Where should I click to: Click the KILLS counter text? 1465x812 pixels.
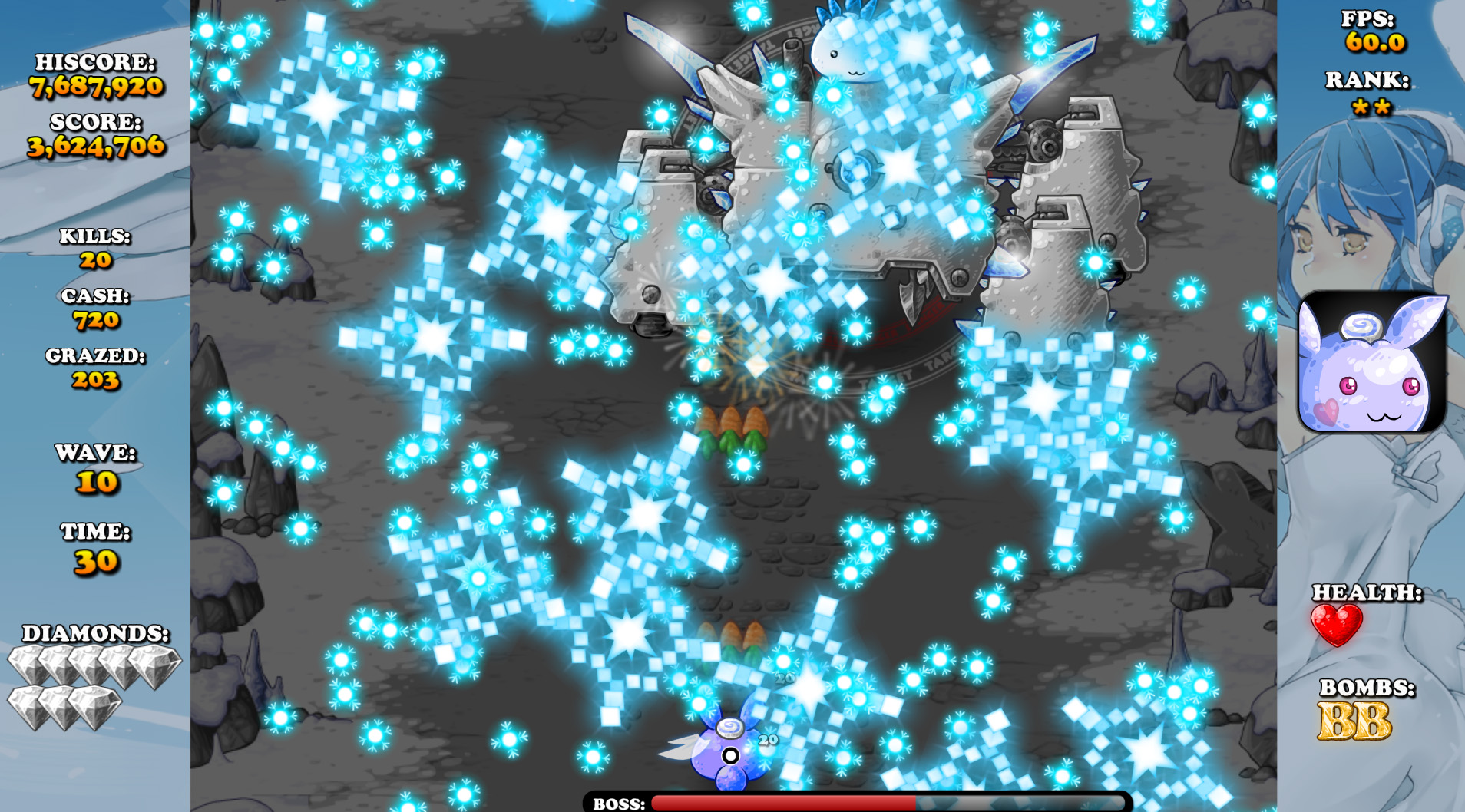[95, 237]
